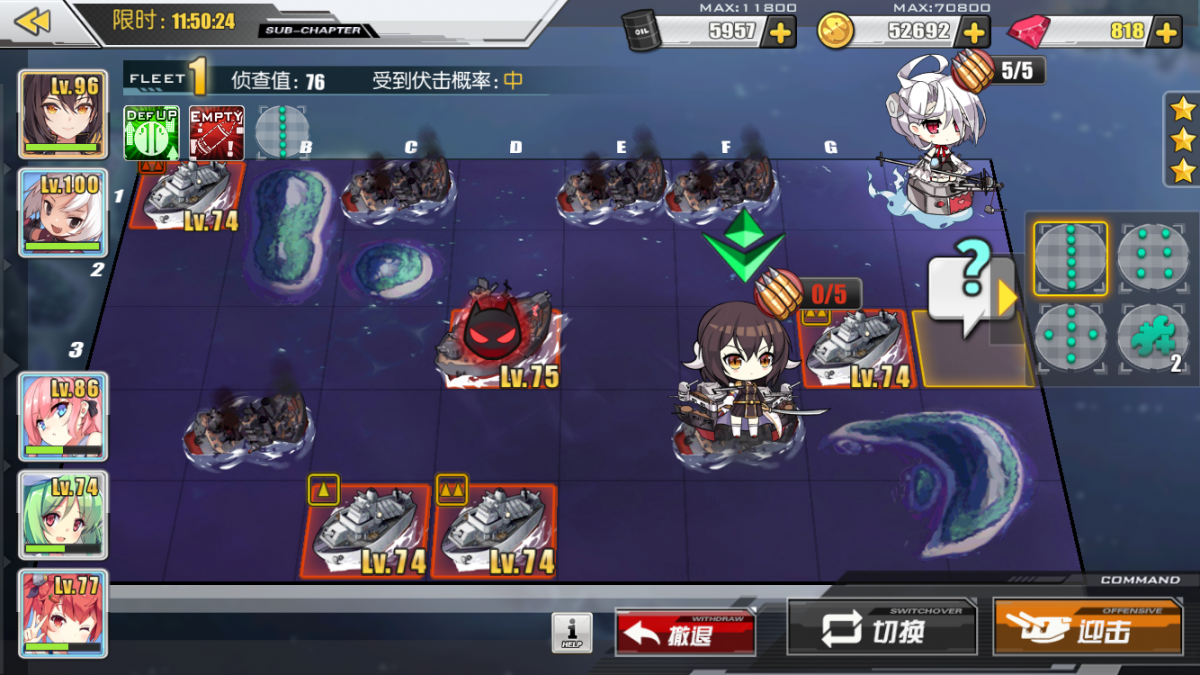
Task: Choose the single-line formation icon
Action: 1070,259
